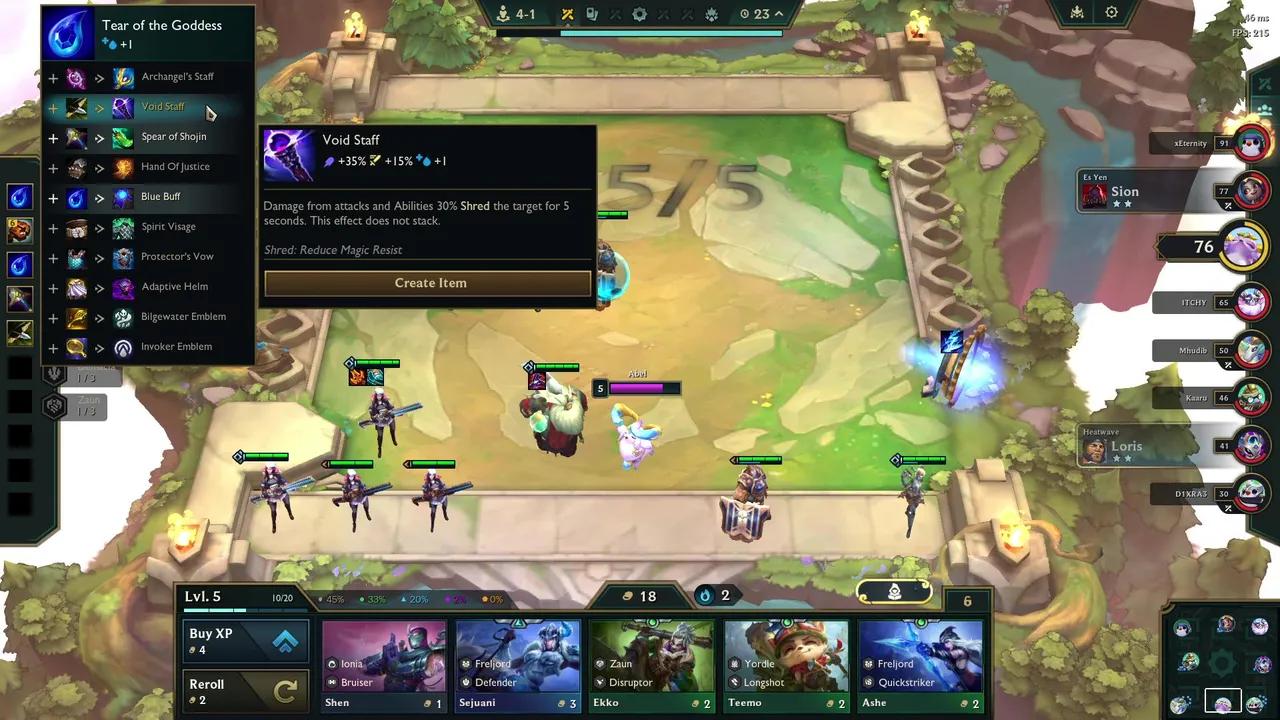Viewport: 1280px width, 720px height.
Task: Select the highlighted hammer crafting icon in top bar
Action: tap(568, 13)
